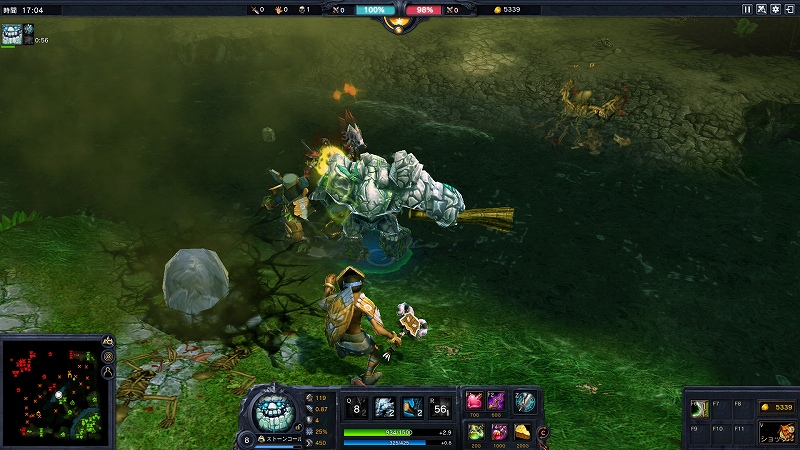Select the cheese wedge item
The height and width of the screenshot is (450, 800).
pyautogui.click(x=523, y=432)
